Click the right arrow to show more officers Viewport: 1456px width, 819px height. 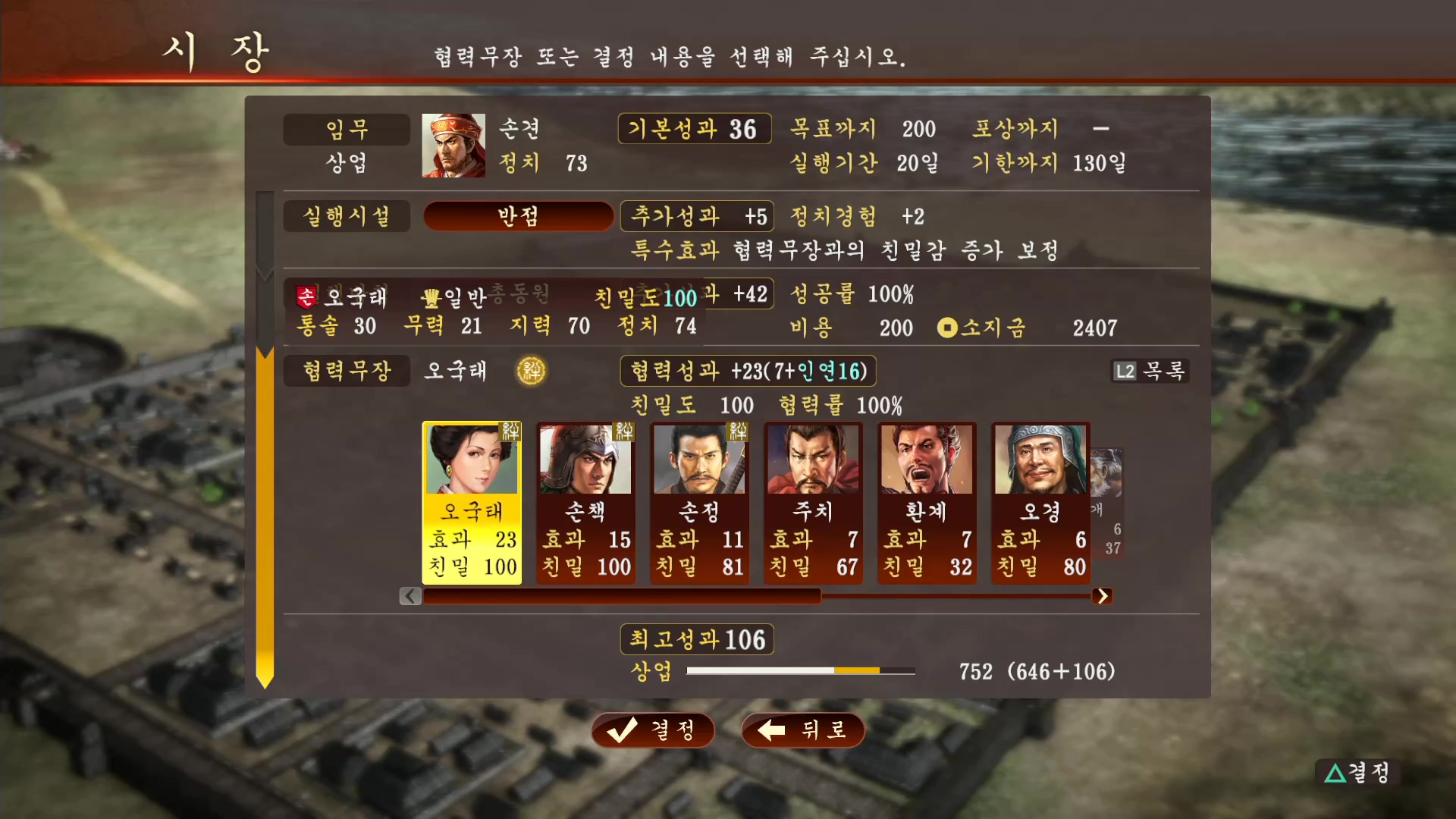1103,596
